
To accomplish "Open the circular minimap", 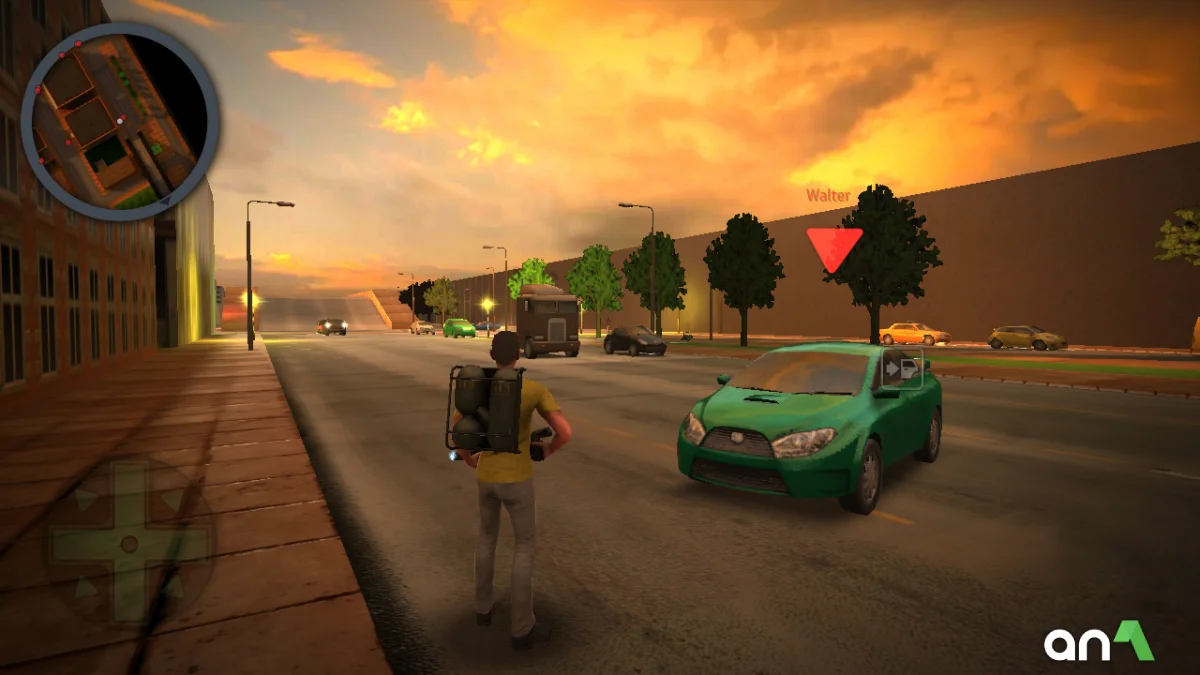I will pos(119,120).
